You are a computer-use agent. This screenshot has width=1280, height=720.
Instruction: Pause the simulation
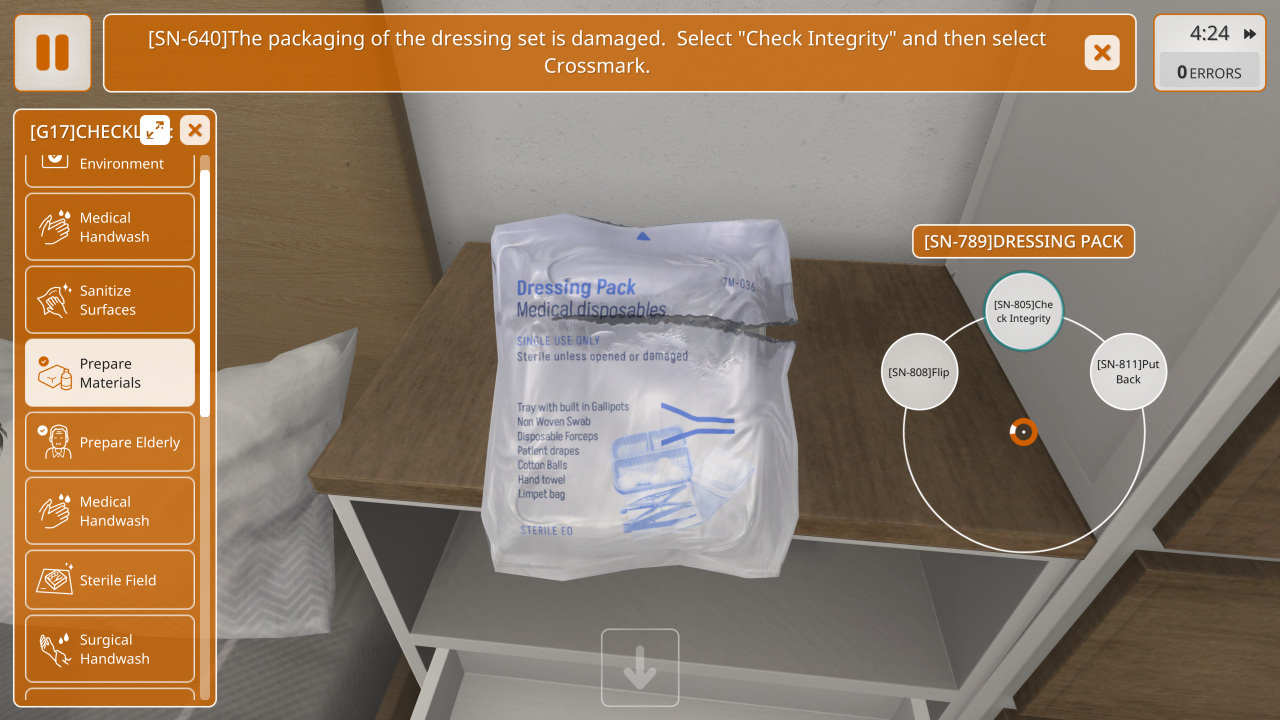[52, 52]
